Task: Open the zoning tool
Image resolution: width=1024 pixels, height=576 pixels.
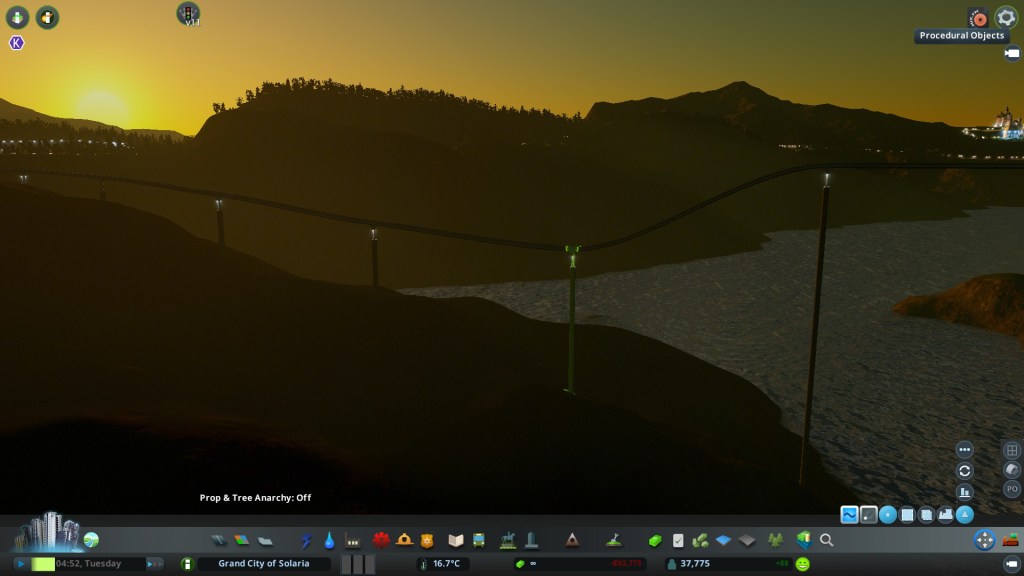Action: click(242, 540)
